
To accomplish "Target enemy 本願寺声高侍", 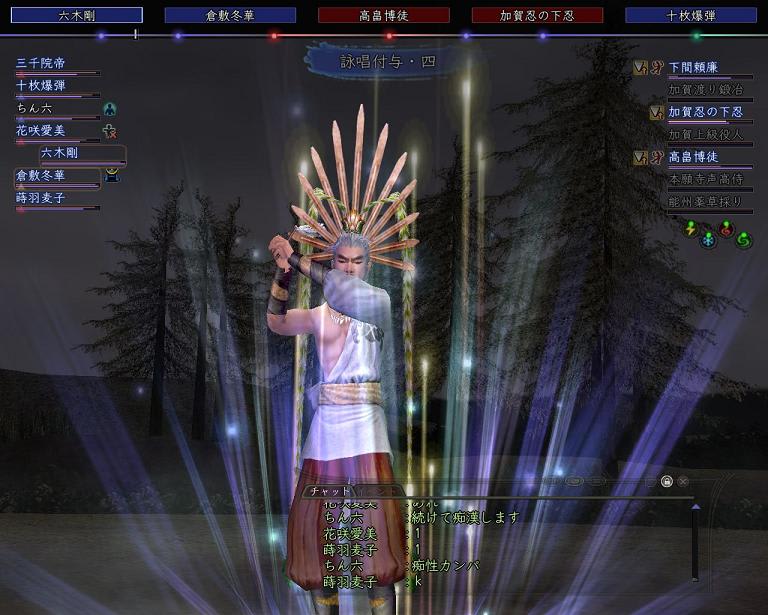I will click(705, 179).
